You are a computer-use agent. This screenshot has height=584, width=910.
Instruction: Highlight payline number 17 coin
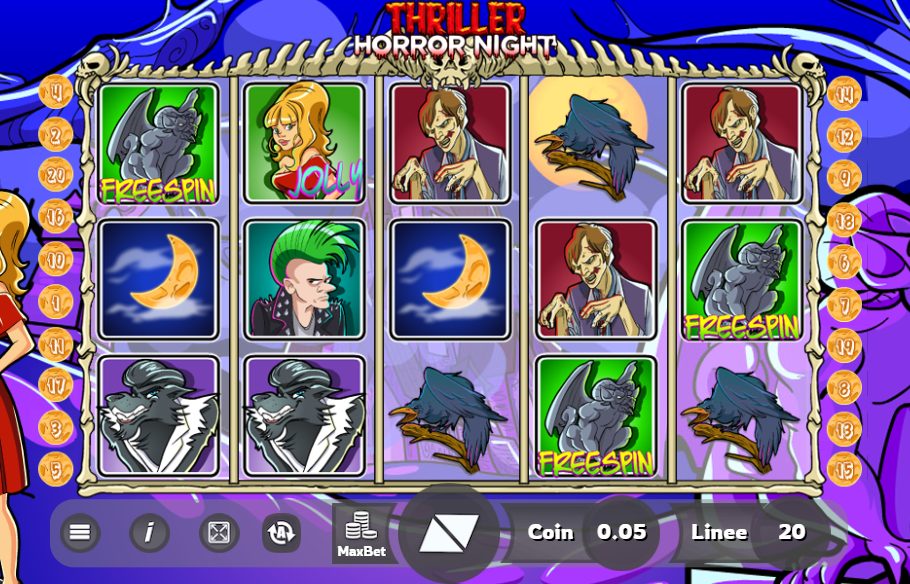pyautogui.click(x=56, y=383)
